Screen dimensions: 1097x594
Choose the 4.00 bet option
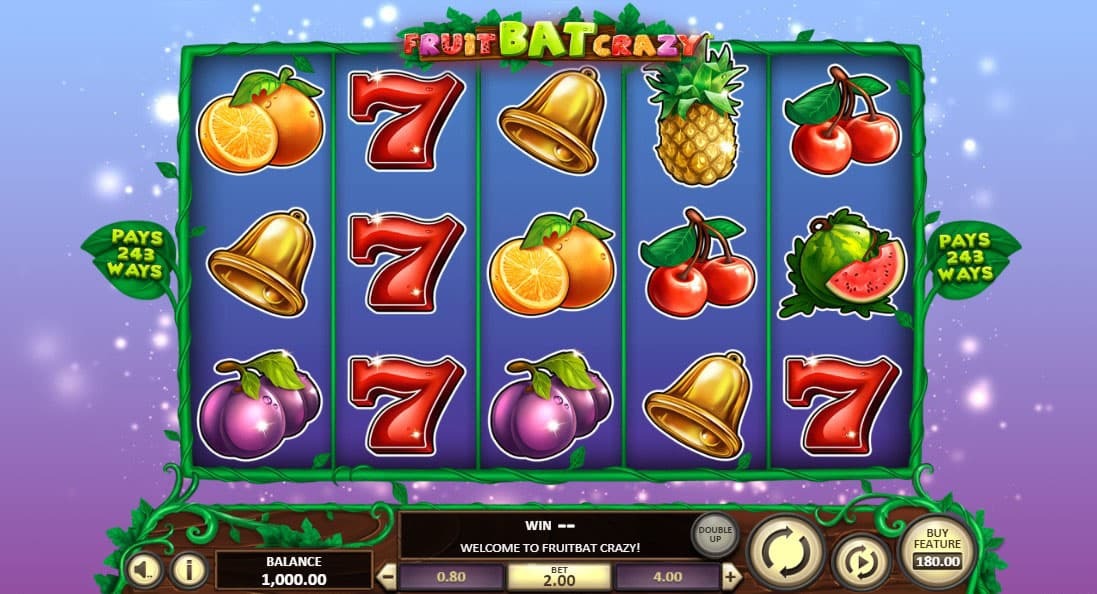(x=667, y=577)
